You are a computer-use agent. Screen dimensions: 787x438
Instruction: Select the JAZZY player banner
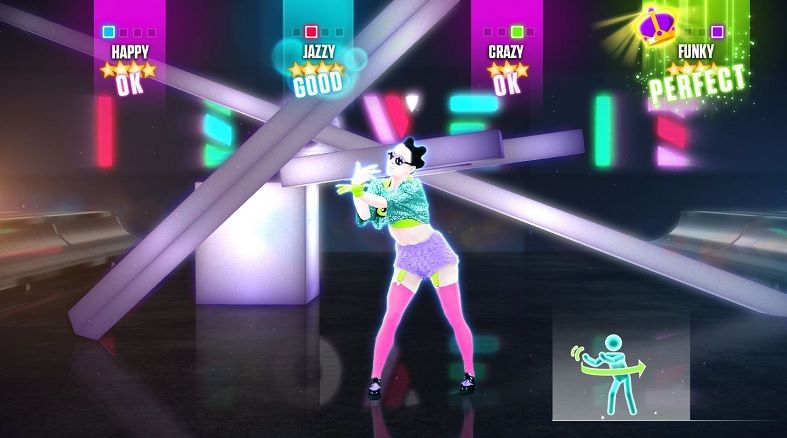click(x=318, y=51)
